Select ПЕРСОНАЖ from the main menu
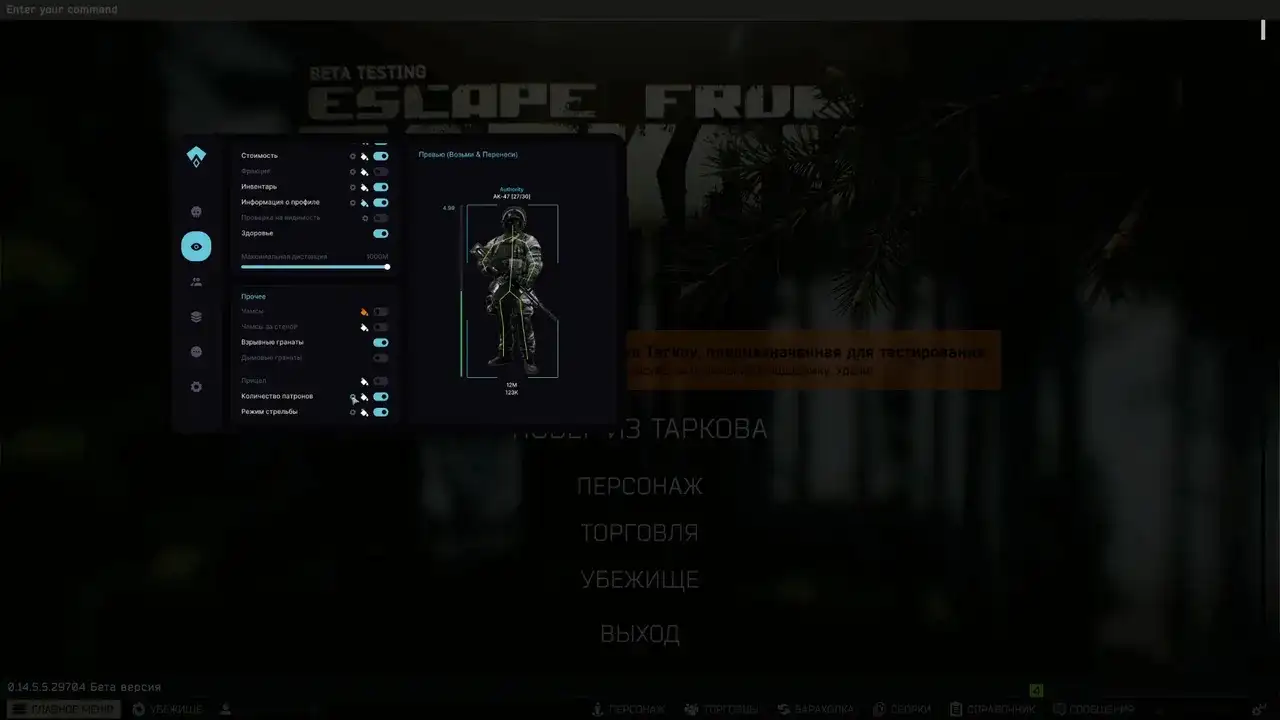The height and width of the screenshot is (720, 1280). 639,486
